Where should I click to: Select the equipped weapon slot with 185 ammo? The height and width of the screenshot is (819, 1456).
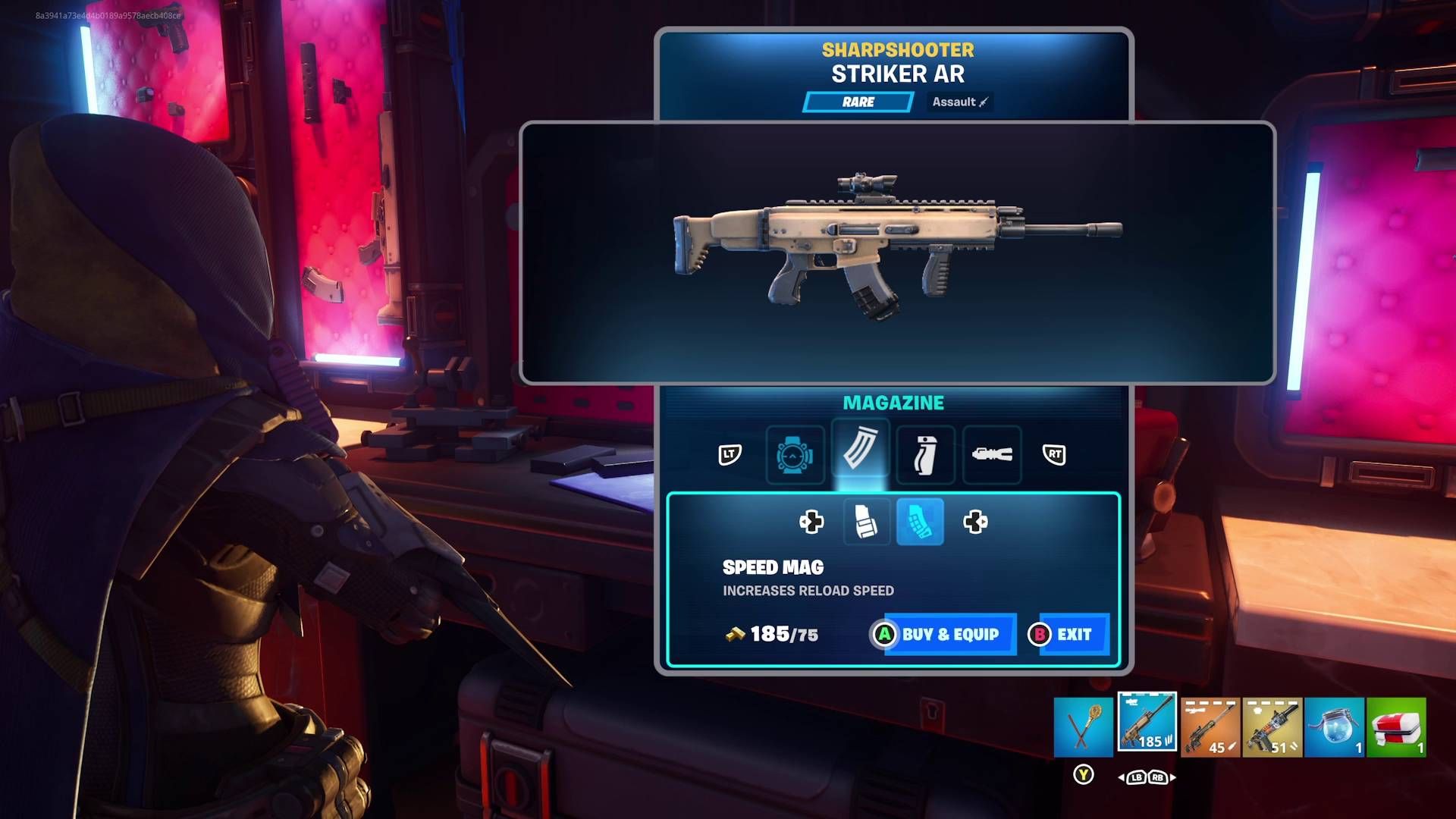click(x=1147, y=722)
